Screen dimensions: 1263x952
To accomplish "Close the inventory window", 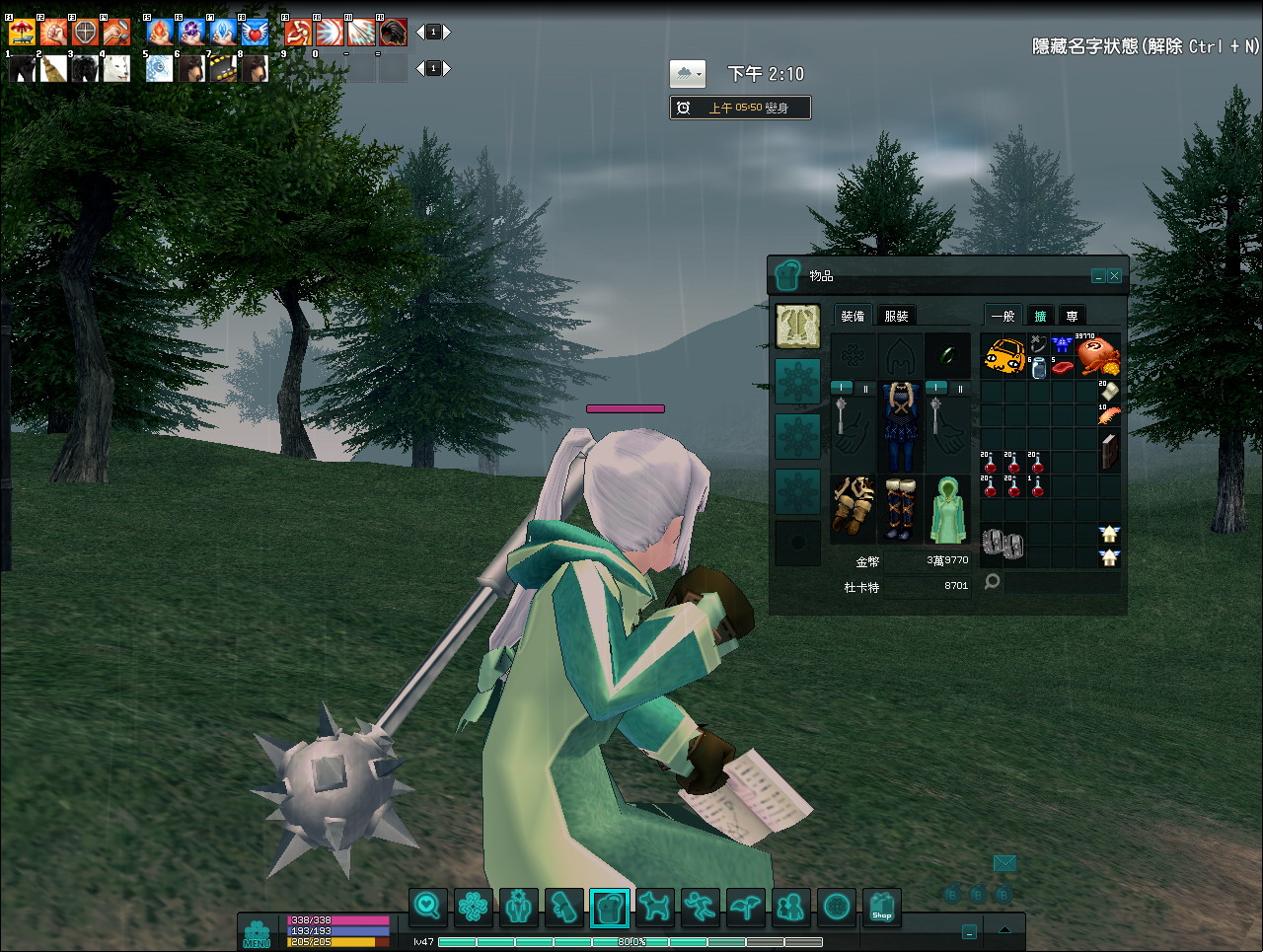I will (1115, 276).
